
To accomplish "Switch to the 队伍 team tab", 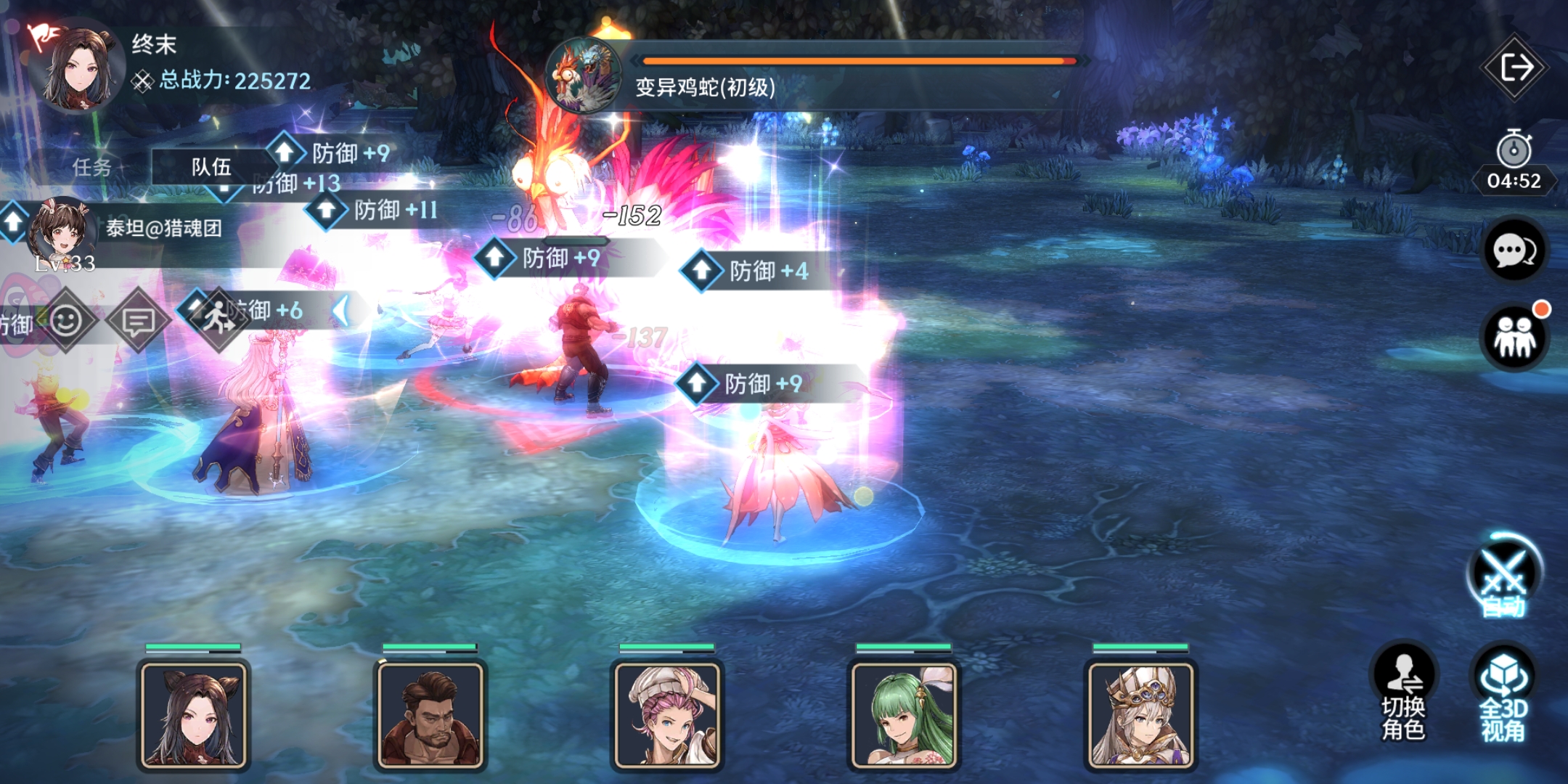I will tap(211, 168).
